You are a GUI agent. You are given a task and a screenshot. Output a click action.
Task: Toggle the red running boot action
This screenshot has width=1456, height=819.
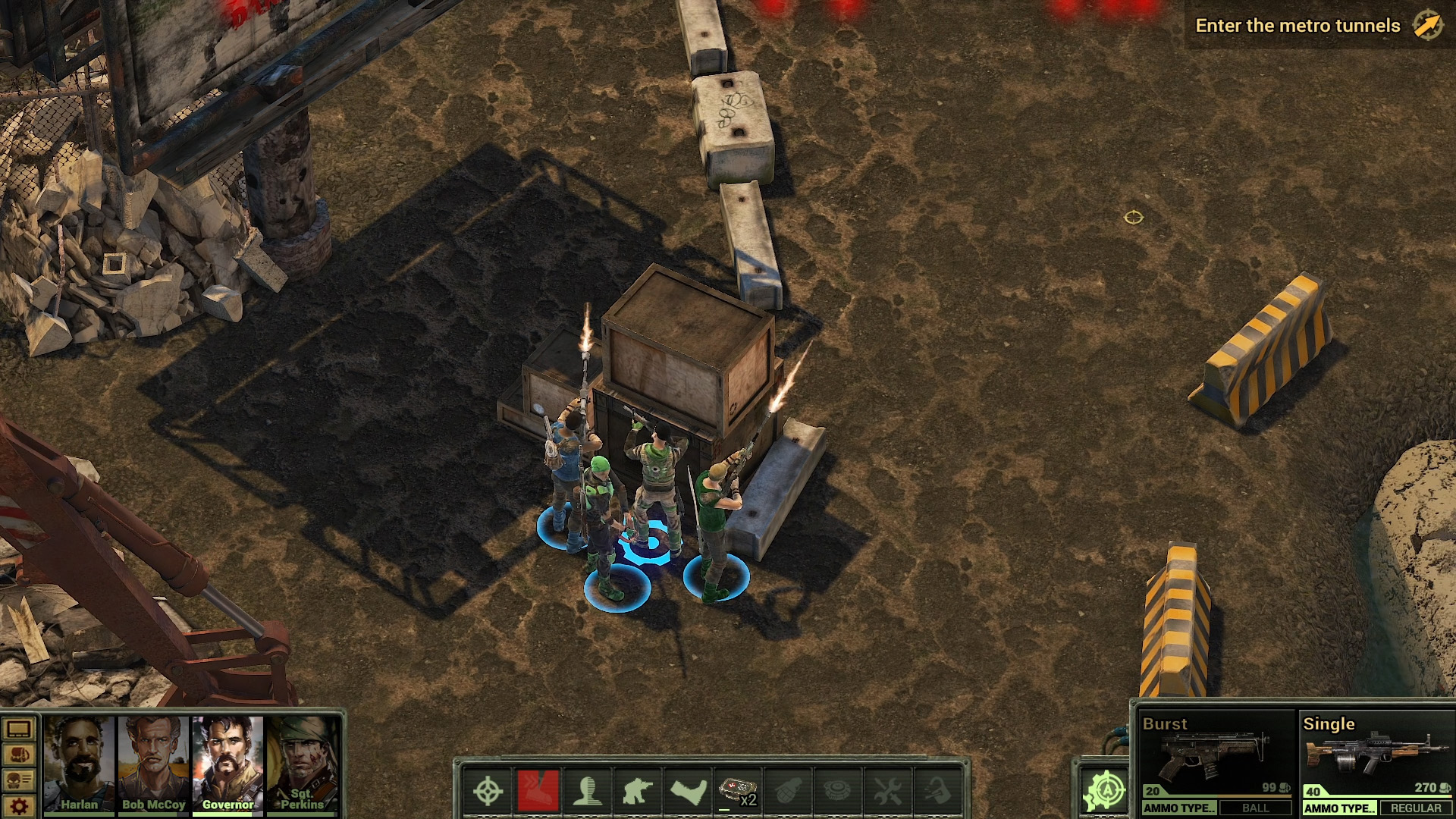538,792
